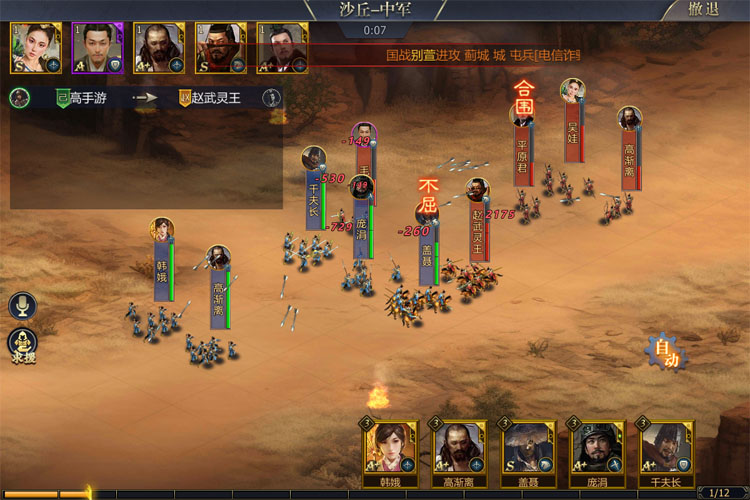Image resolution: width=750 pixels, height=500 pixels.
Task: Choose the 高渐离 hero card
Action: click(458, 448)
